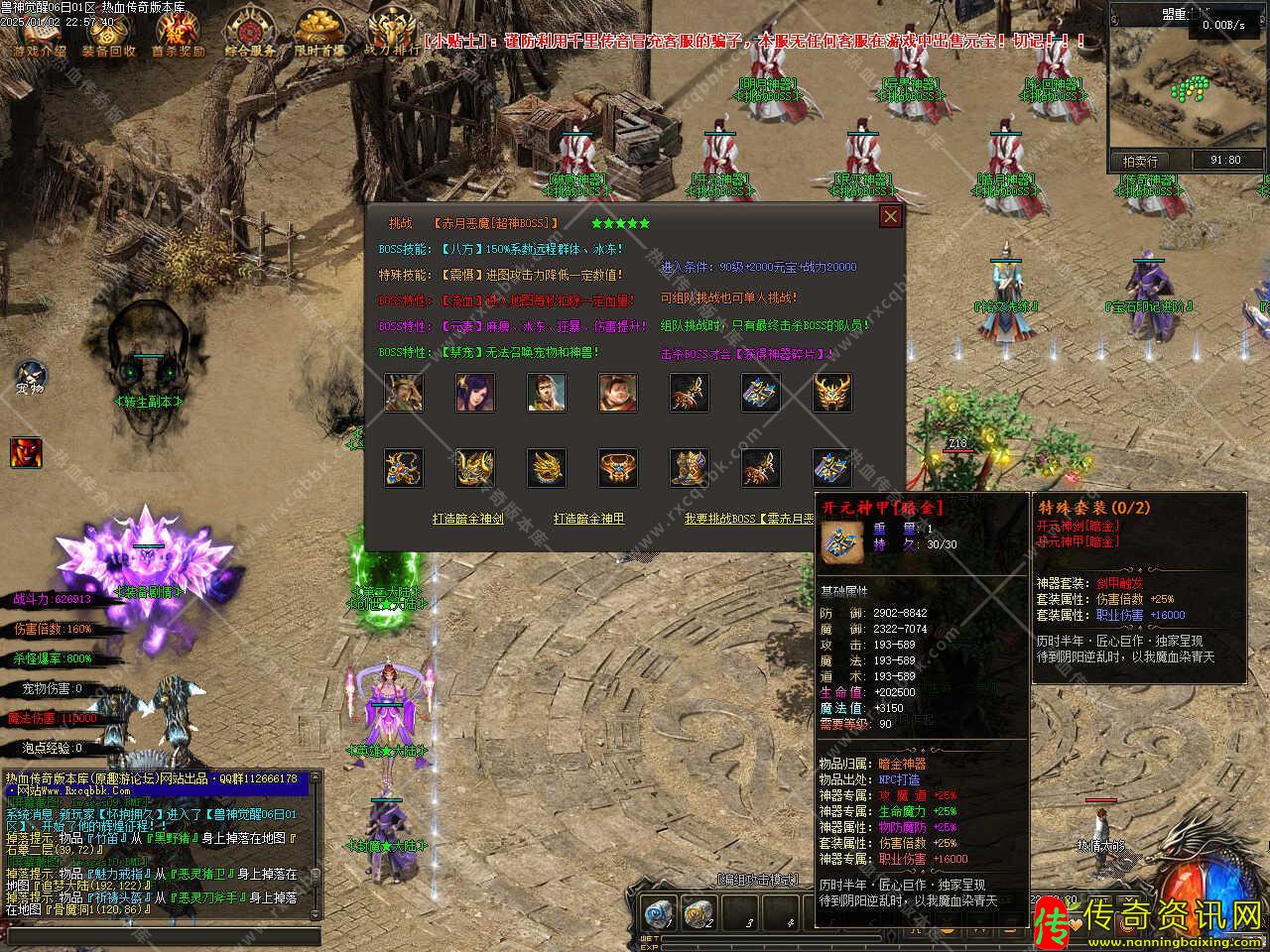This screenshot has height=952, width=1270.
Task: Click the 宠物 pet icon
Action: pyautogui.click(x=31, y=377)
